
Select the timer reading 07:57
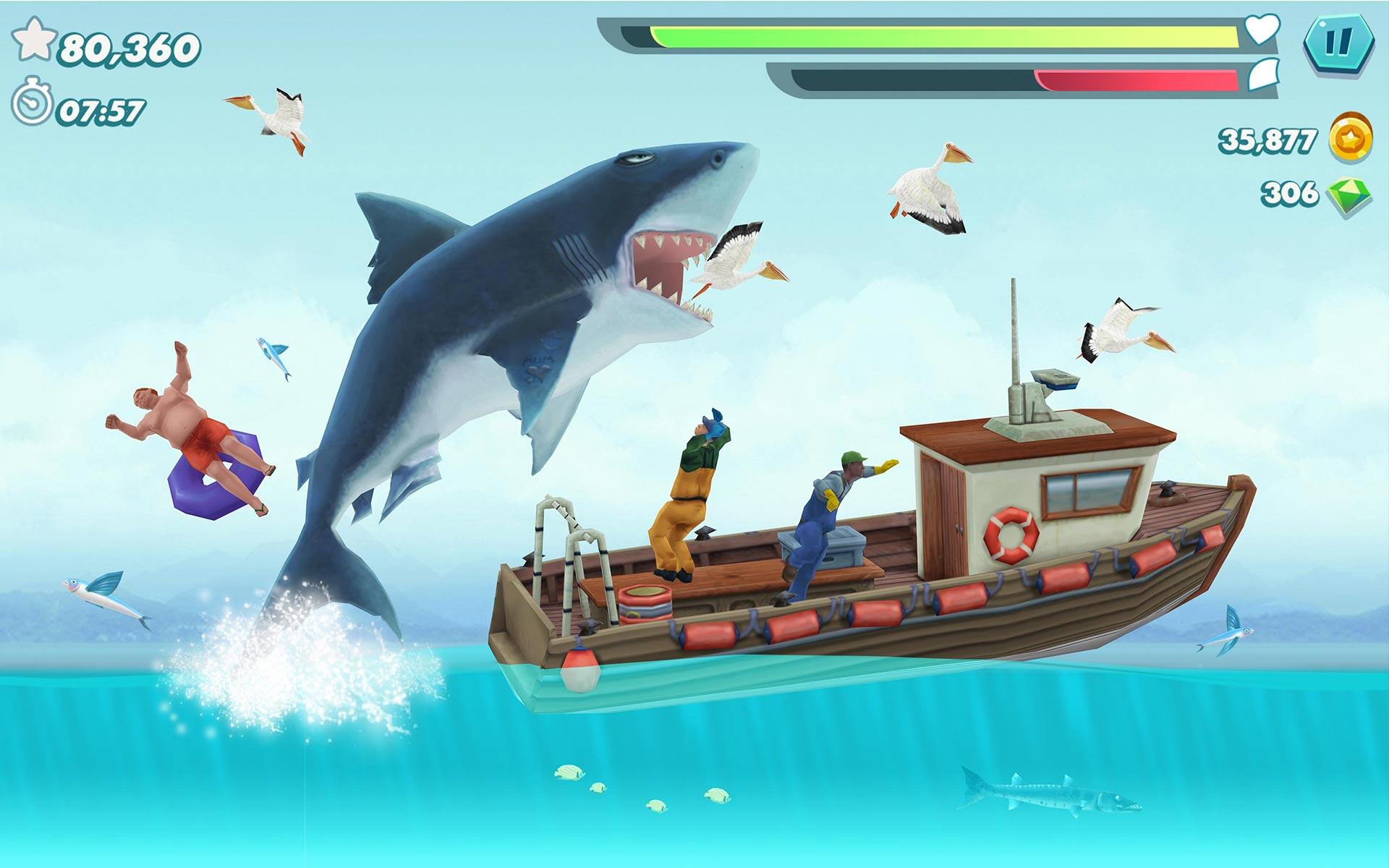101,112
